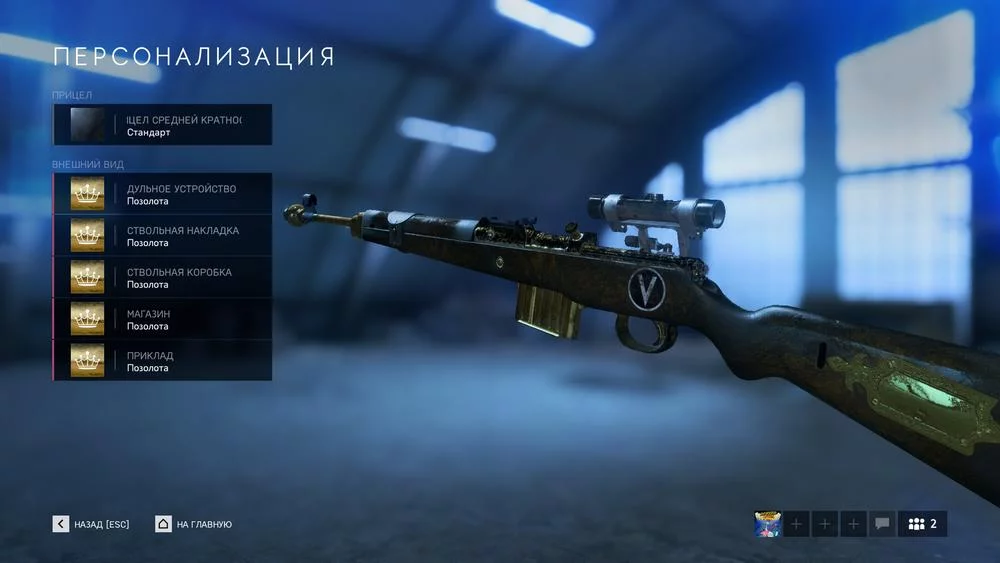This screenshot has width=1000, height=563.
Task: Open the party chat speech bubble
Action: [x=882, y=524]
